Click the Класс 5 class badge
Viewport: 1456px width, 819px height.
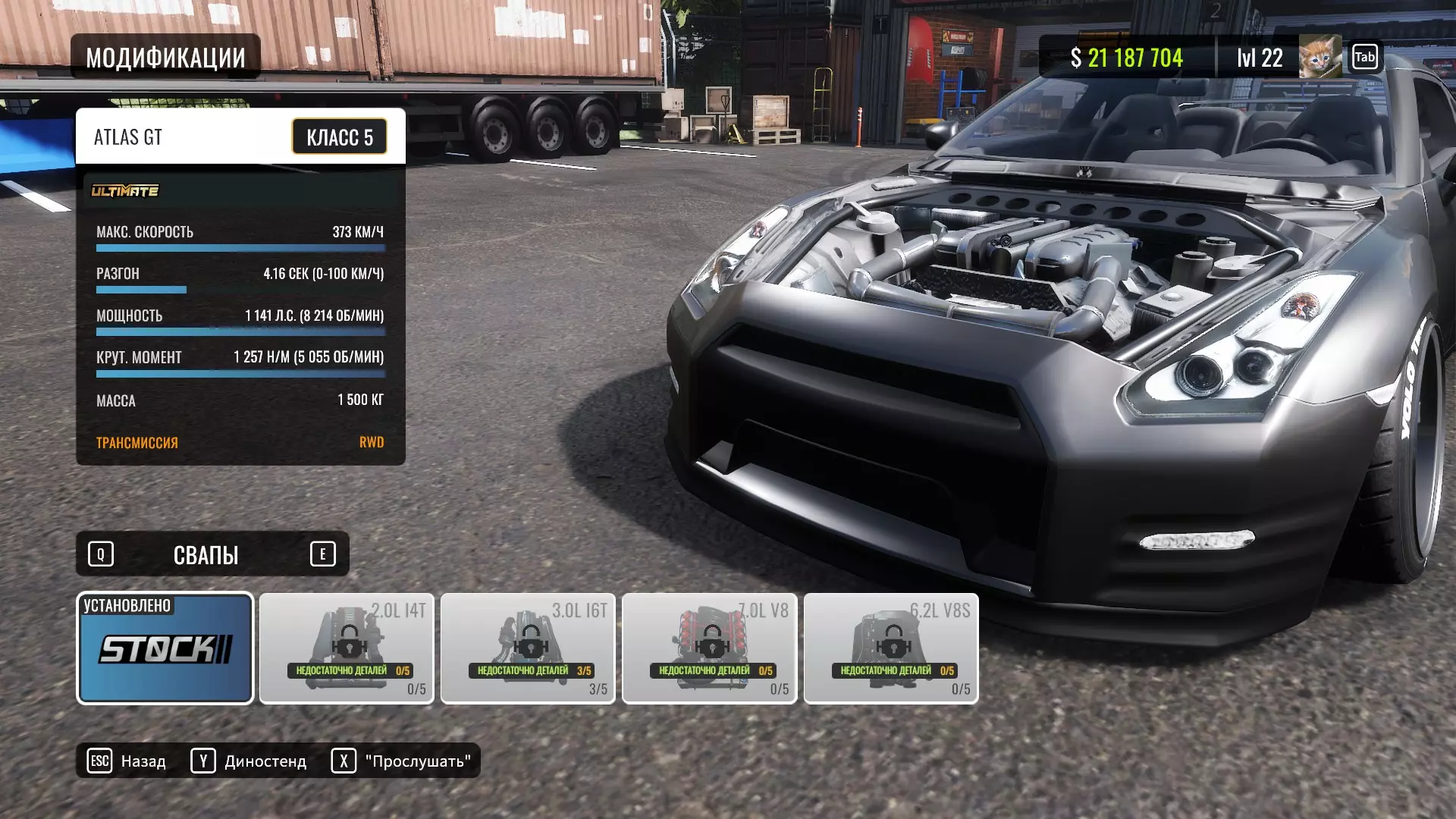click(340, 137)
